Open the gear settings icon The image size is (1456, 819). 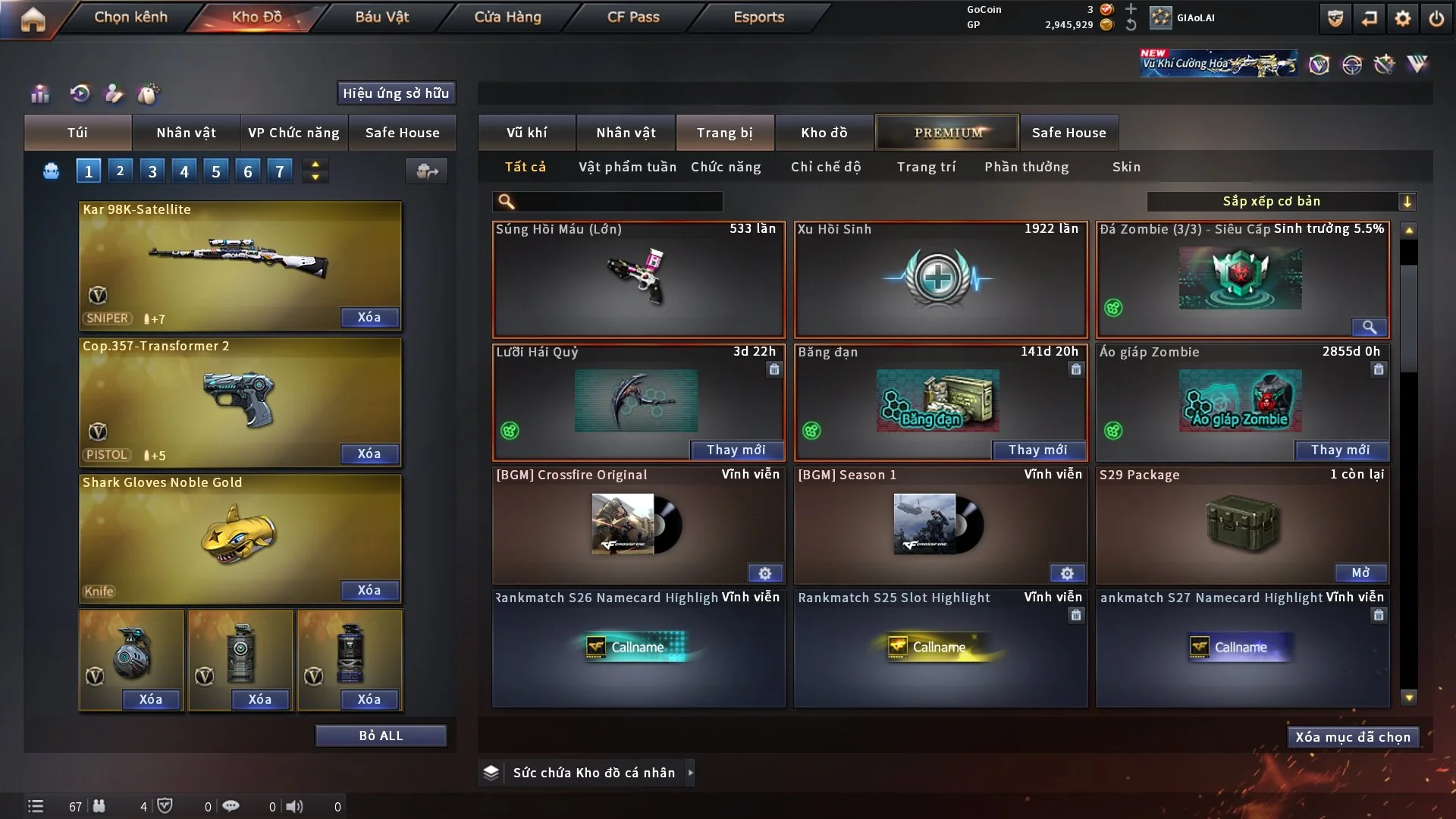[1403, 18]
